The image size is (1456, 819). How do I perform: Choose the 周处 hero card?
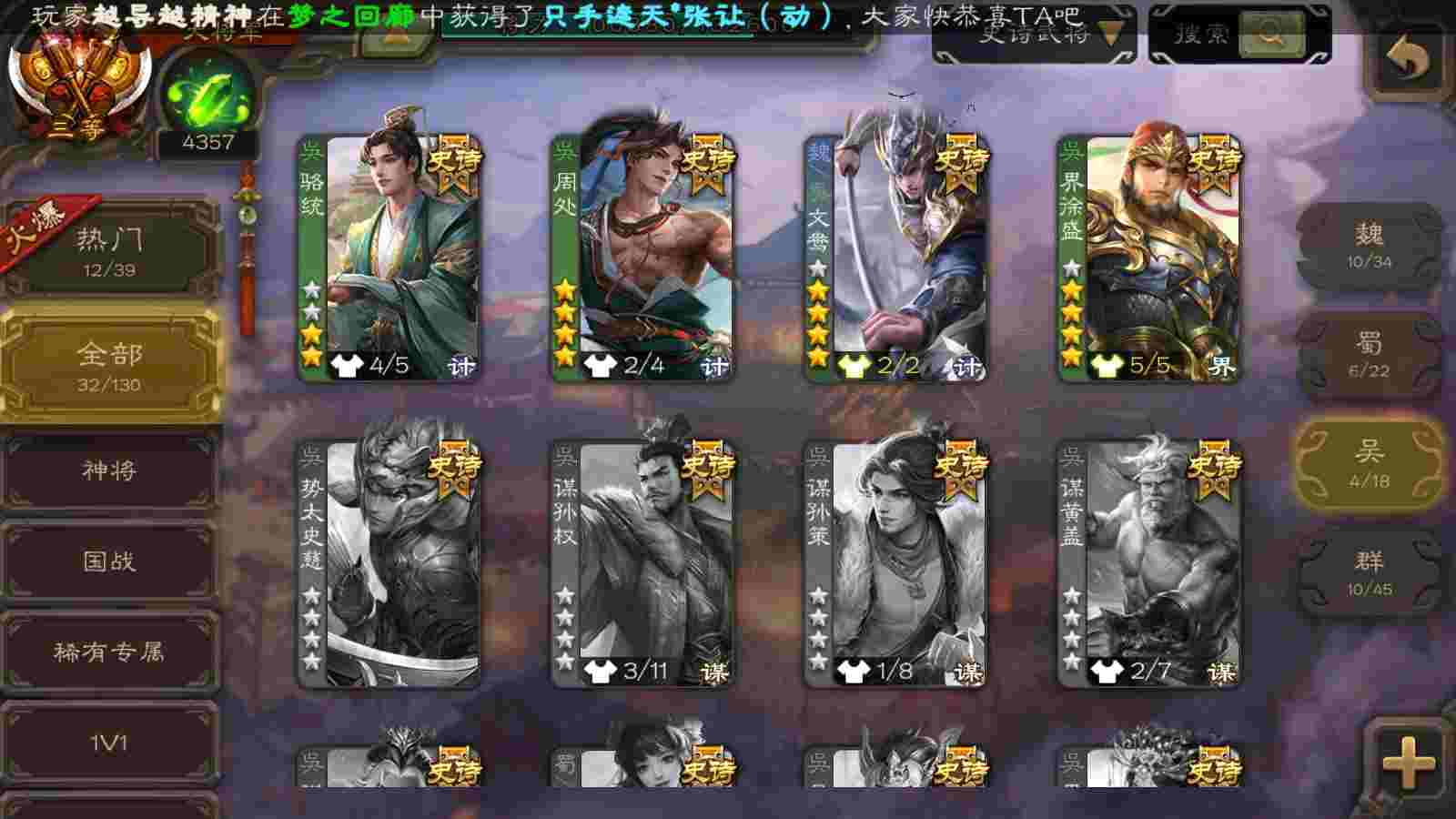coord(642,258)
